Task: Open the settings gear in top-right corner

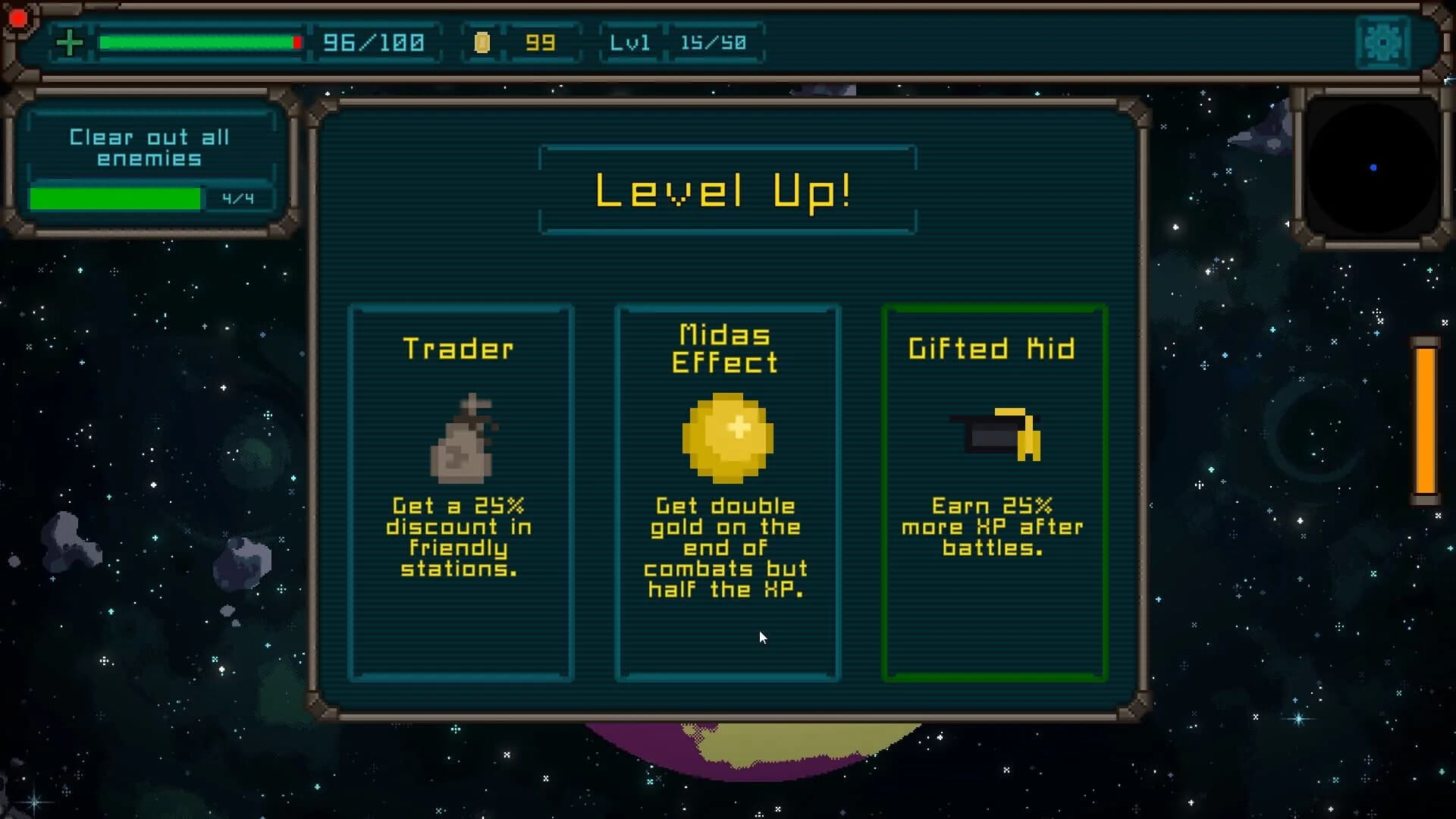Action: (x=1383, y=42)
